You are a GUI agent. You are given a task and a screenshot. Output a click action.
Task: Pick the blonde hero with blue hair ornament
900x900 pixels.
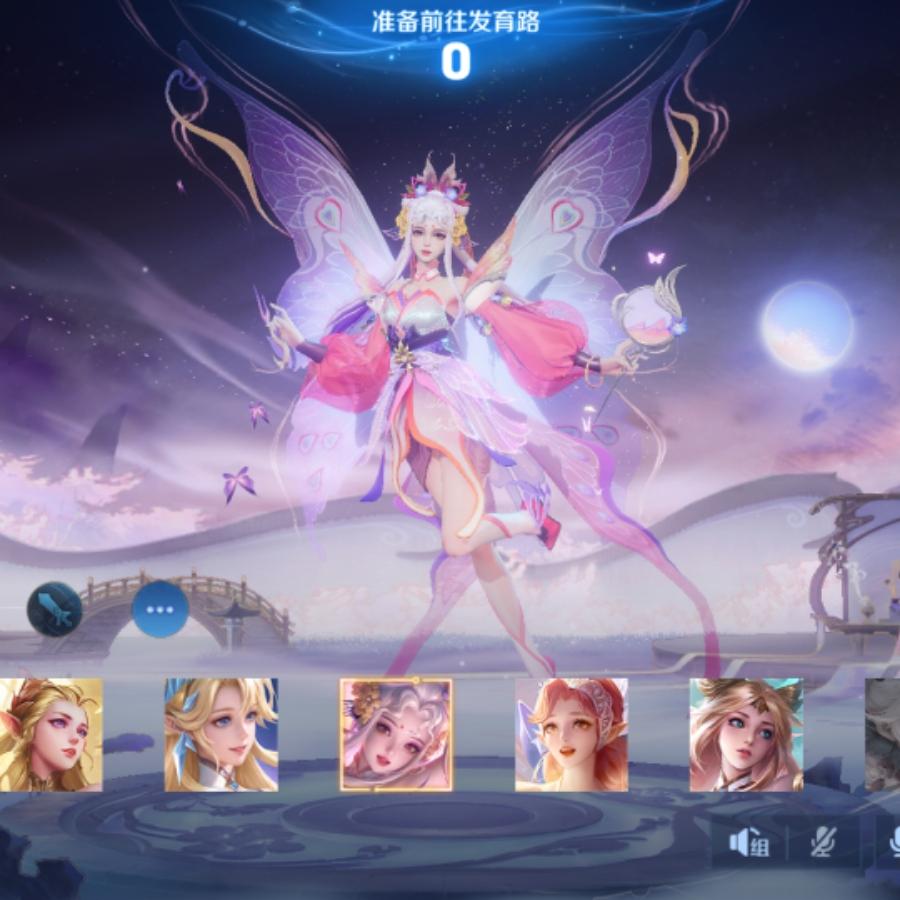coord(221,734)
